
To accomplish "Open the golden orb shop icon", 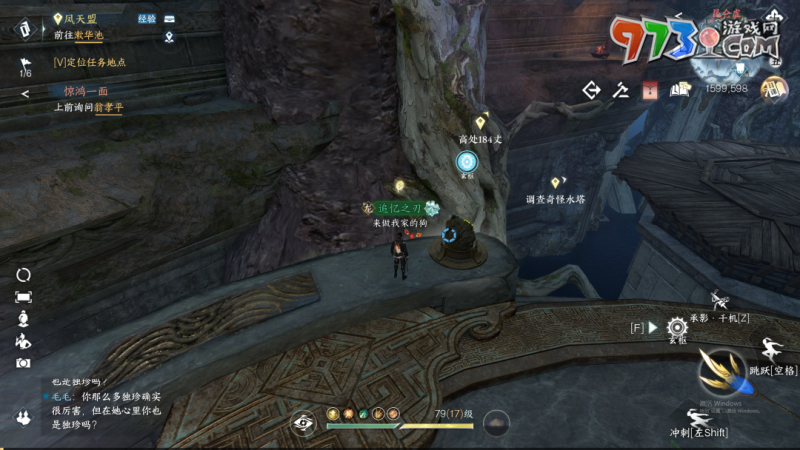I will 773,88.
